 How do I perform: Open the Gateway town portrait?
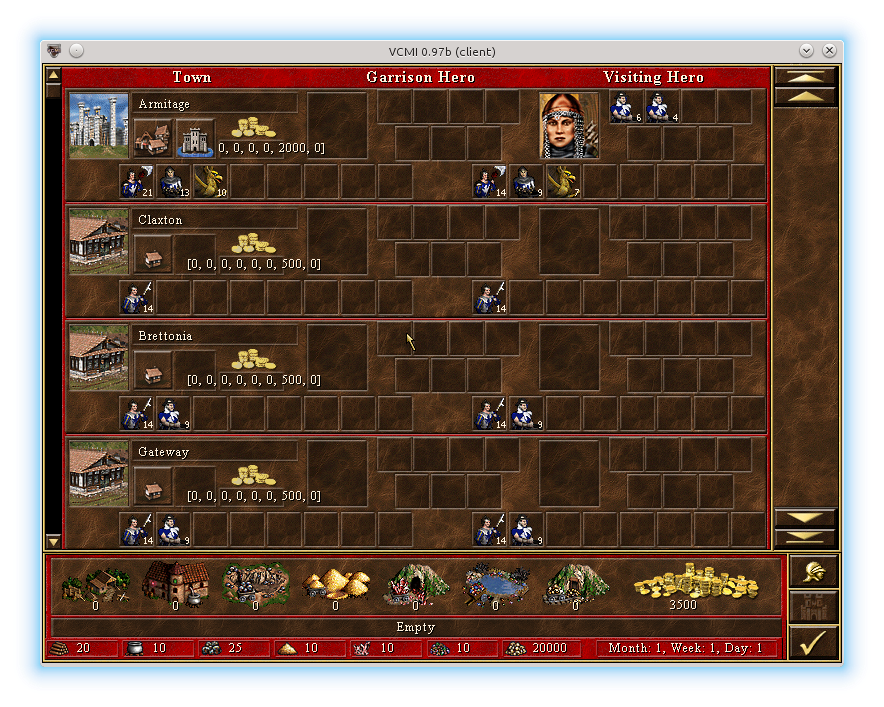pos(98,474)
